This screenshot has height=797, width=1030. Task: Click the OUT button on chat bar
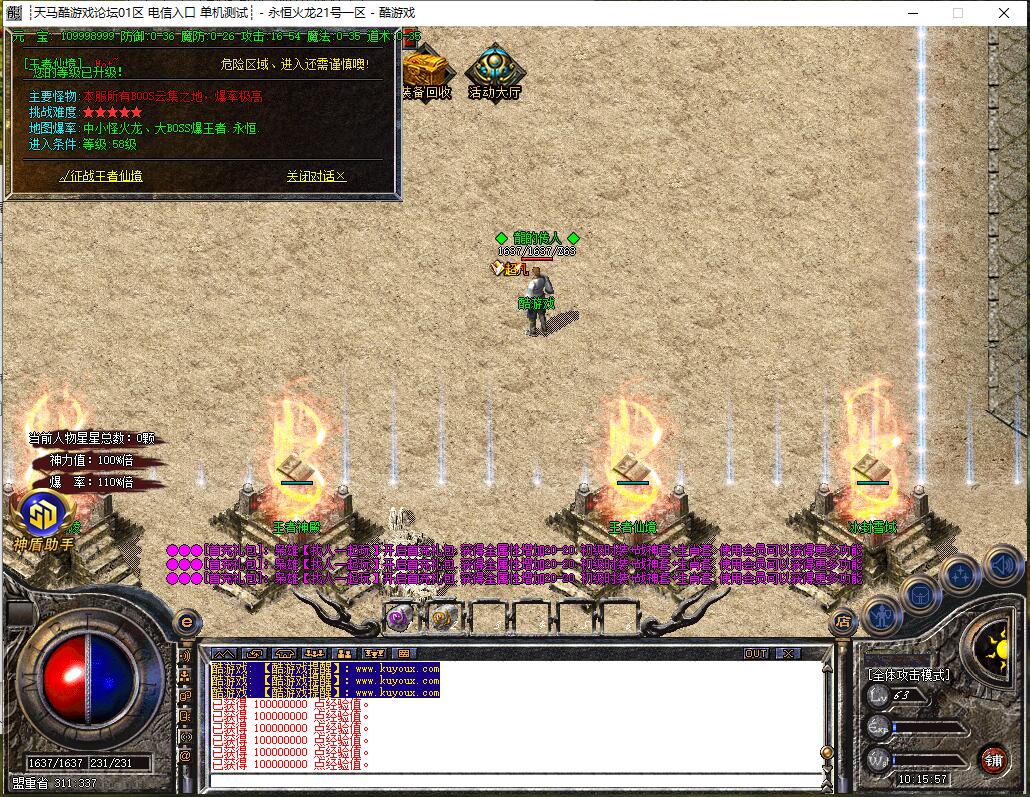coord(756,653)
